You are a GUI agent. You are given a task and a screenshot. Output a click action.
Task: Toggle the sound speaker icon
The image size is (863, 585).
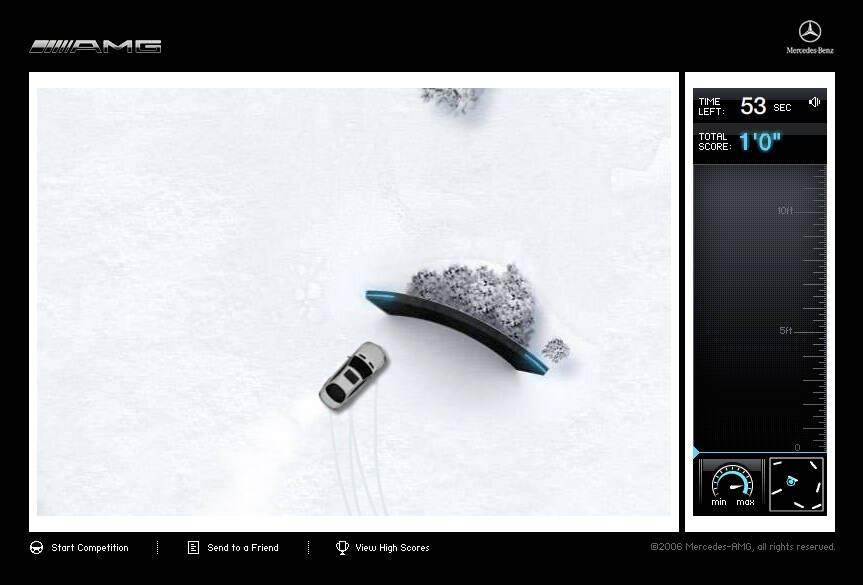click(815, 102)
